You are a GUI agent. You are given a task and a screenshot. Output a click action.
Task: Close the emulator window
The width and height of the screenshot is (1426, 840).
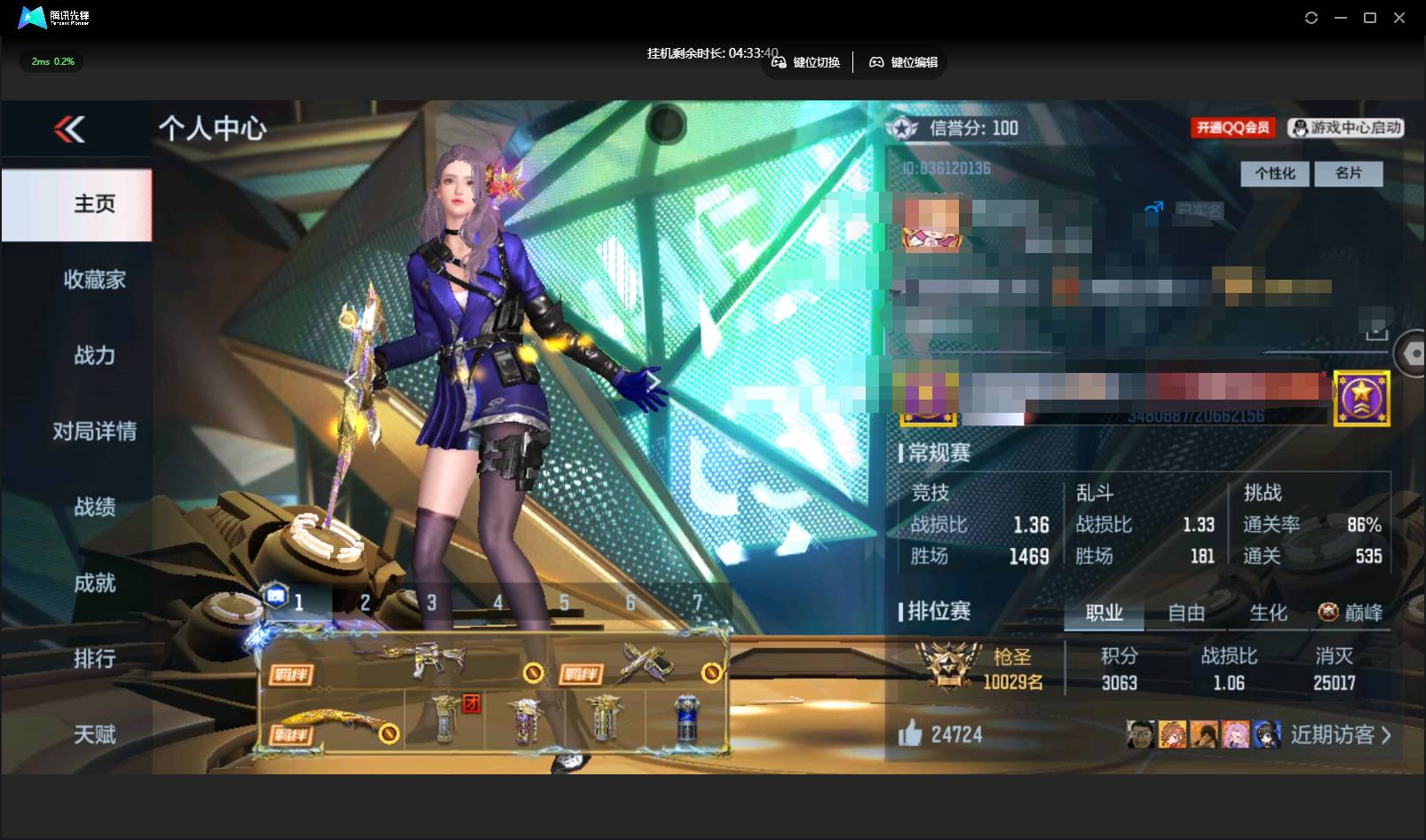[1399, 18]
